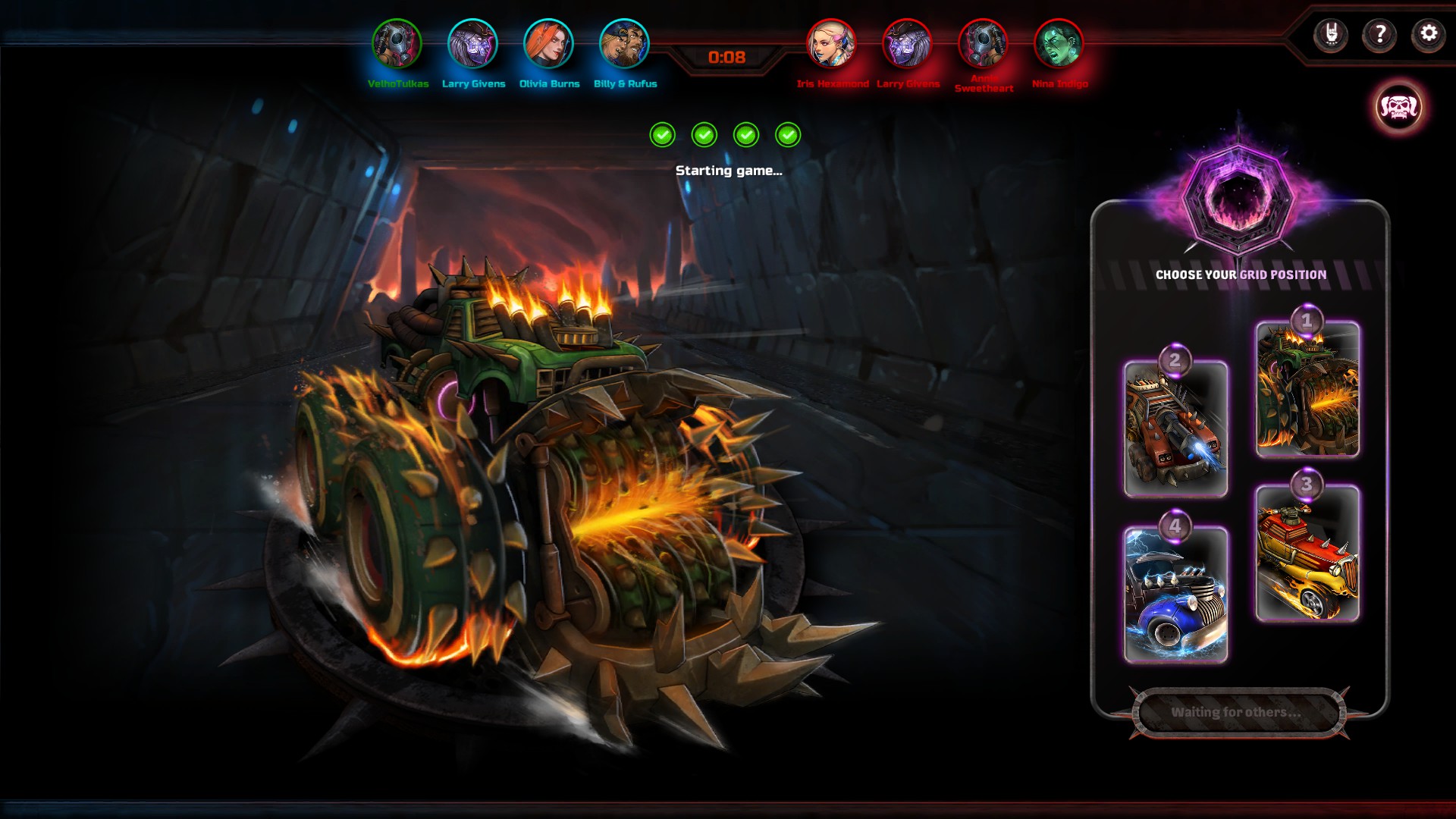Click the third ready check indicator
The width and height of the screenshot is (1456, 819).
pos(745,134)
